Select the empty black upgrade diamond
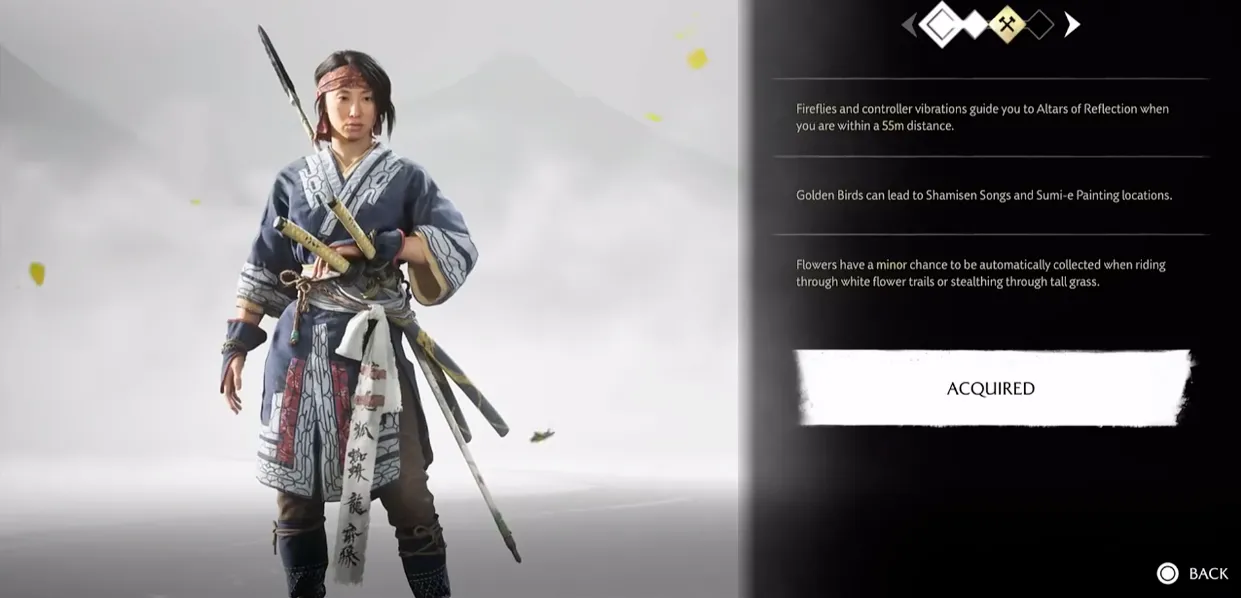 (1039, 25)
